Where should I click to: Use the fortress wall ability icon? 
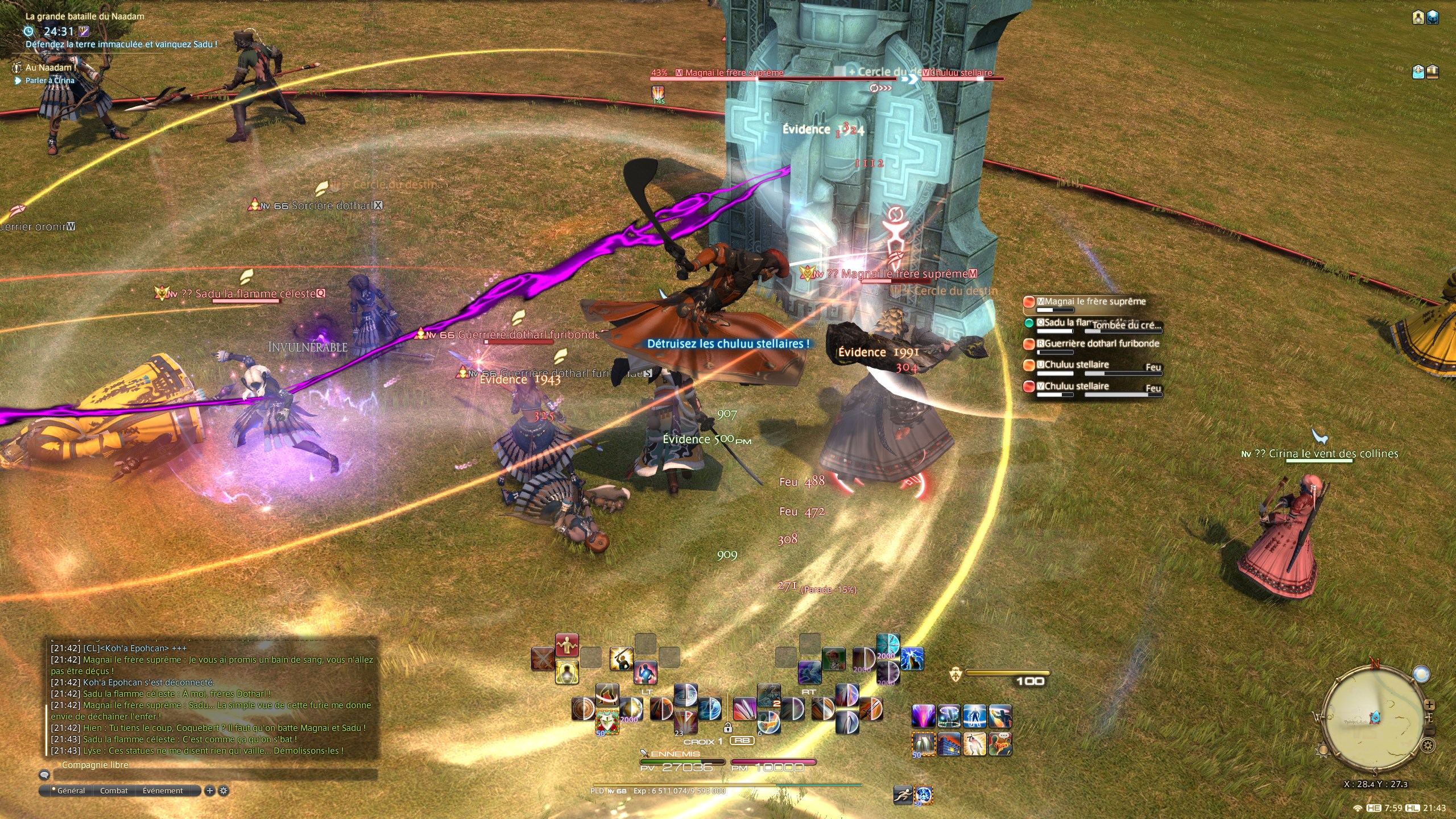pos(949,744)
